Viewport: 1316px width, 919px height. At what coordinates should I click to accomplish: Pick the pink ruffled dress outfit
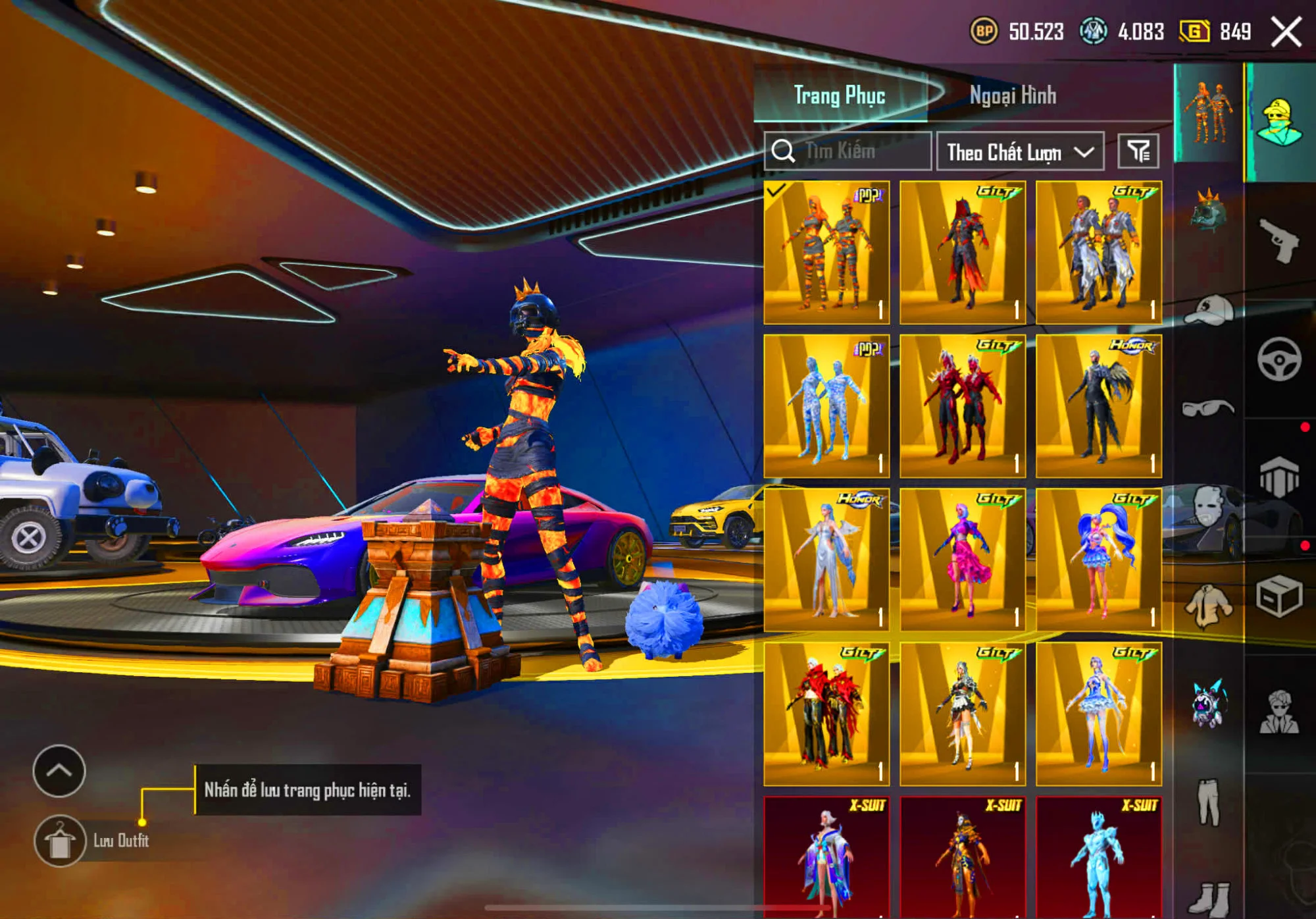[962, 560]
